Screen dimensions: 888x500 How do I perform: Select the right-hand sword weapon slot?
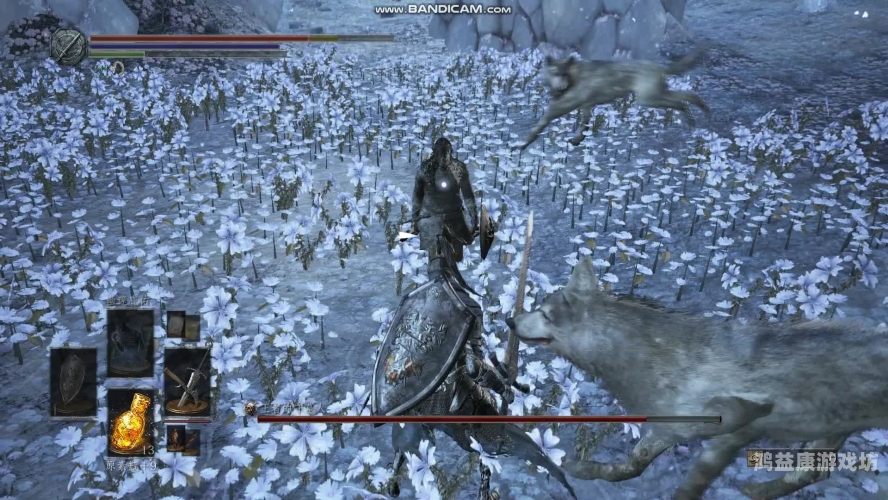pos(187,381)
